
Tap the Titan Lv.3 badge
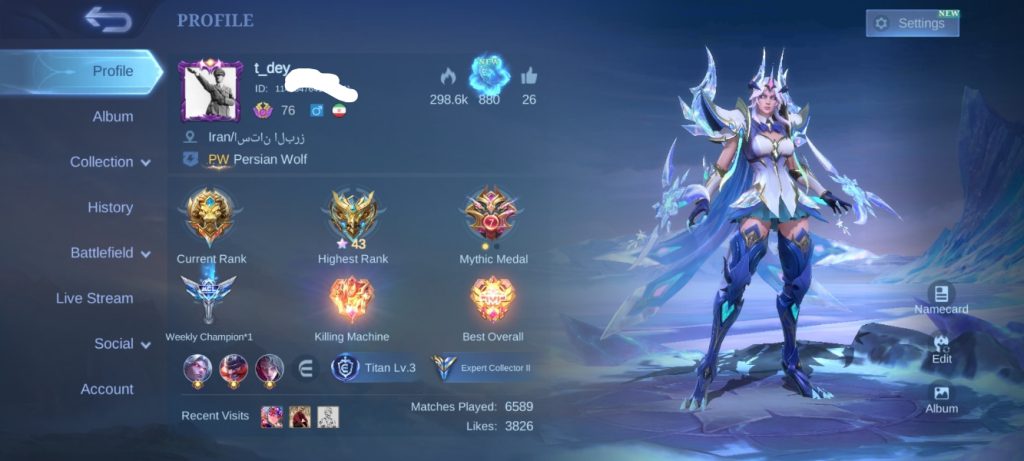click(x=375, y=368)
